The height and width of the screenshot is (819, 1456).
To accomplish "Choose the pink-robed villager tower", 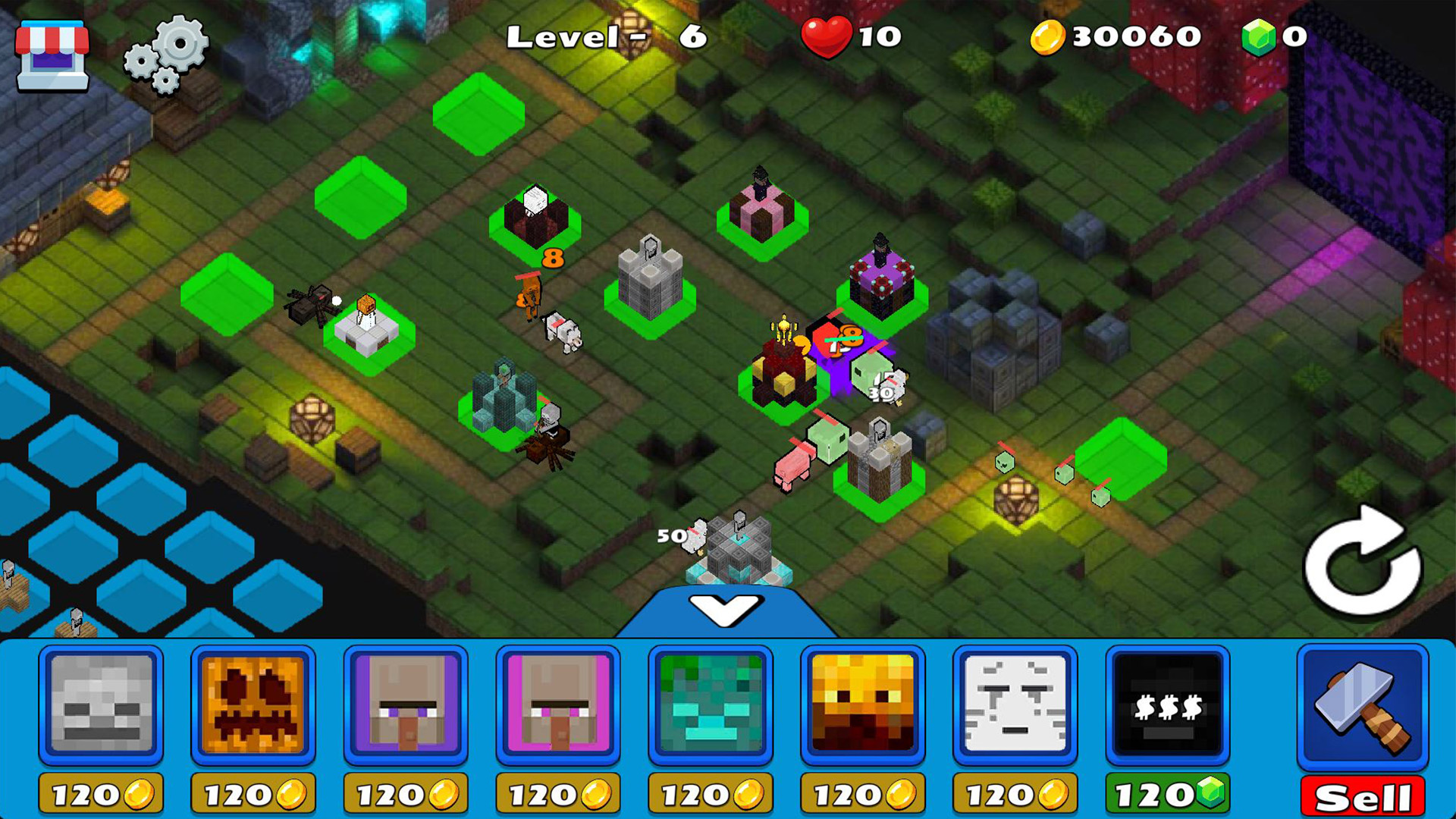I will (557, 708).
